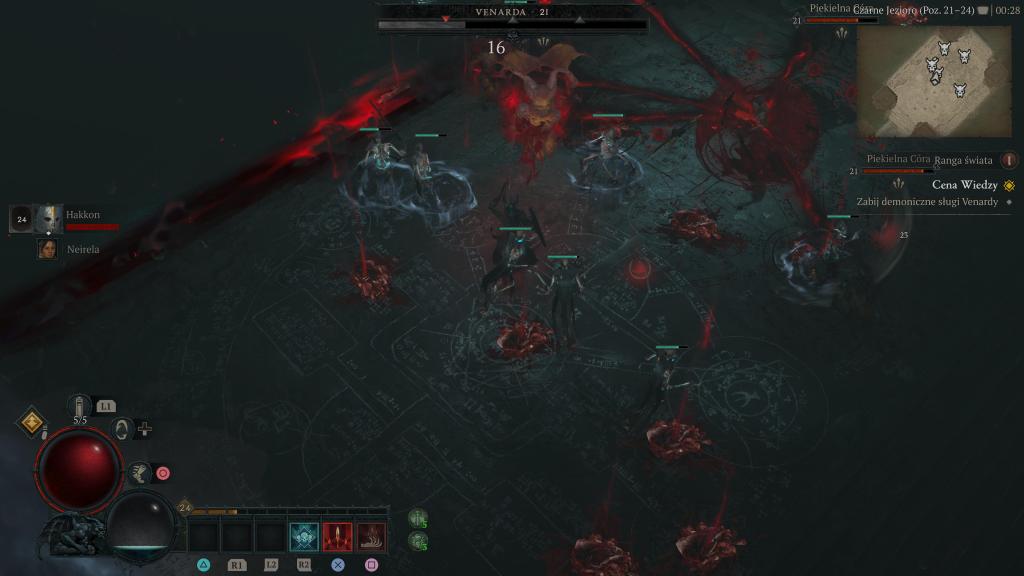Click the lower green skeleton minion icon

click(418, 541)
